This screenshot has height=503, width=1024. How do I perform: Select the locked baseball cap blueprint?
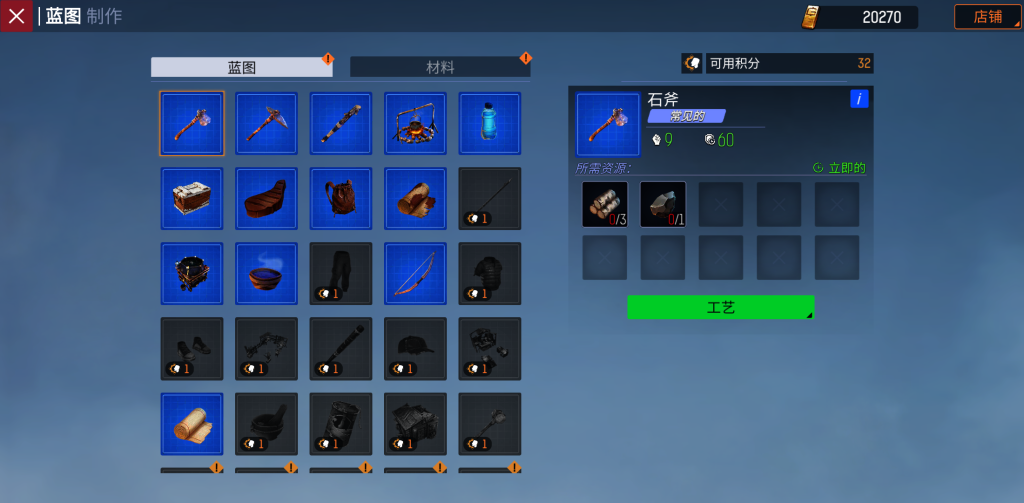tap(415, 348)
